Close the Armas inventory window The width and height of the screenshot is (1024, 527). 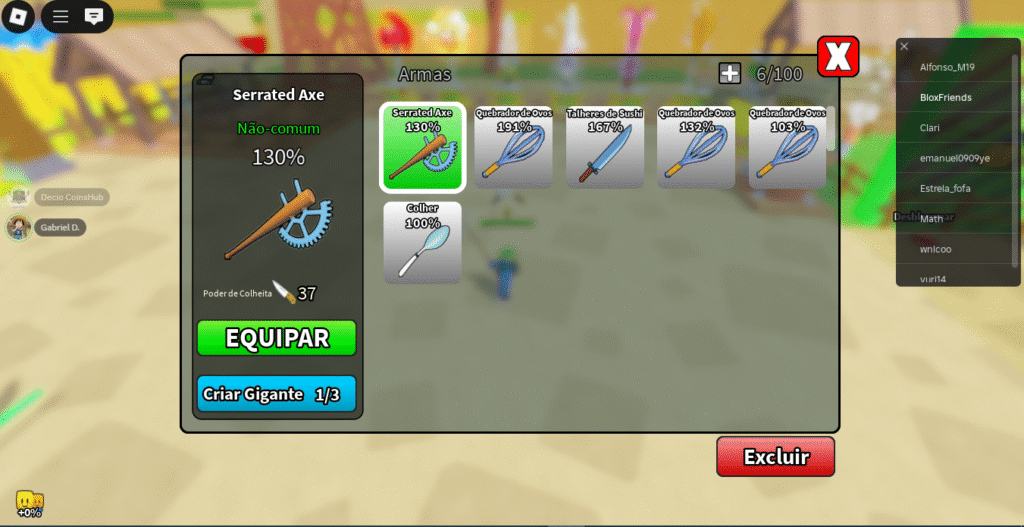tap(838, 58)
